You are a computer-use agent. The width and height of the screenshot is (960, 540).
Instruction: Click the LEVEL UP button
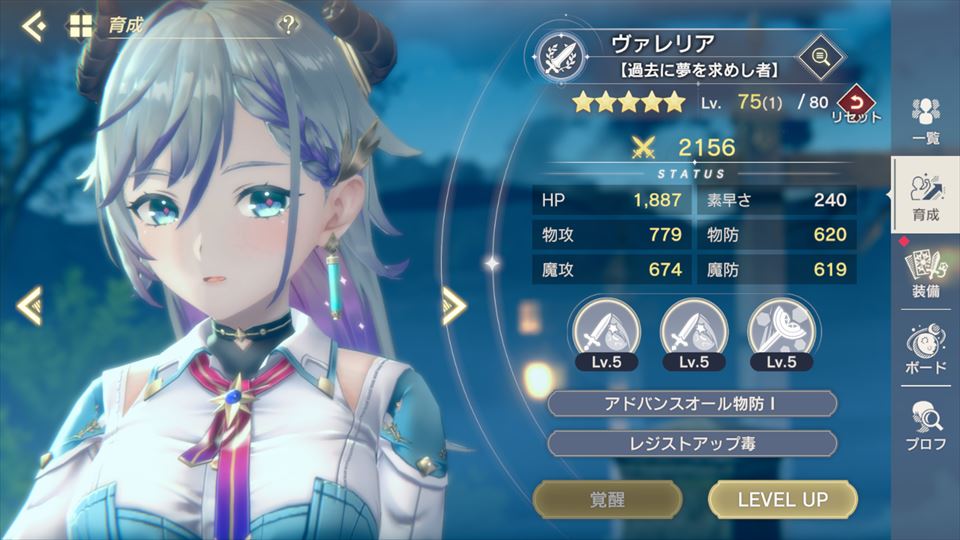click(782, 499)
